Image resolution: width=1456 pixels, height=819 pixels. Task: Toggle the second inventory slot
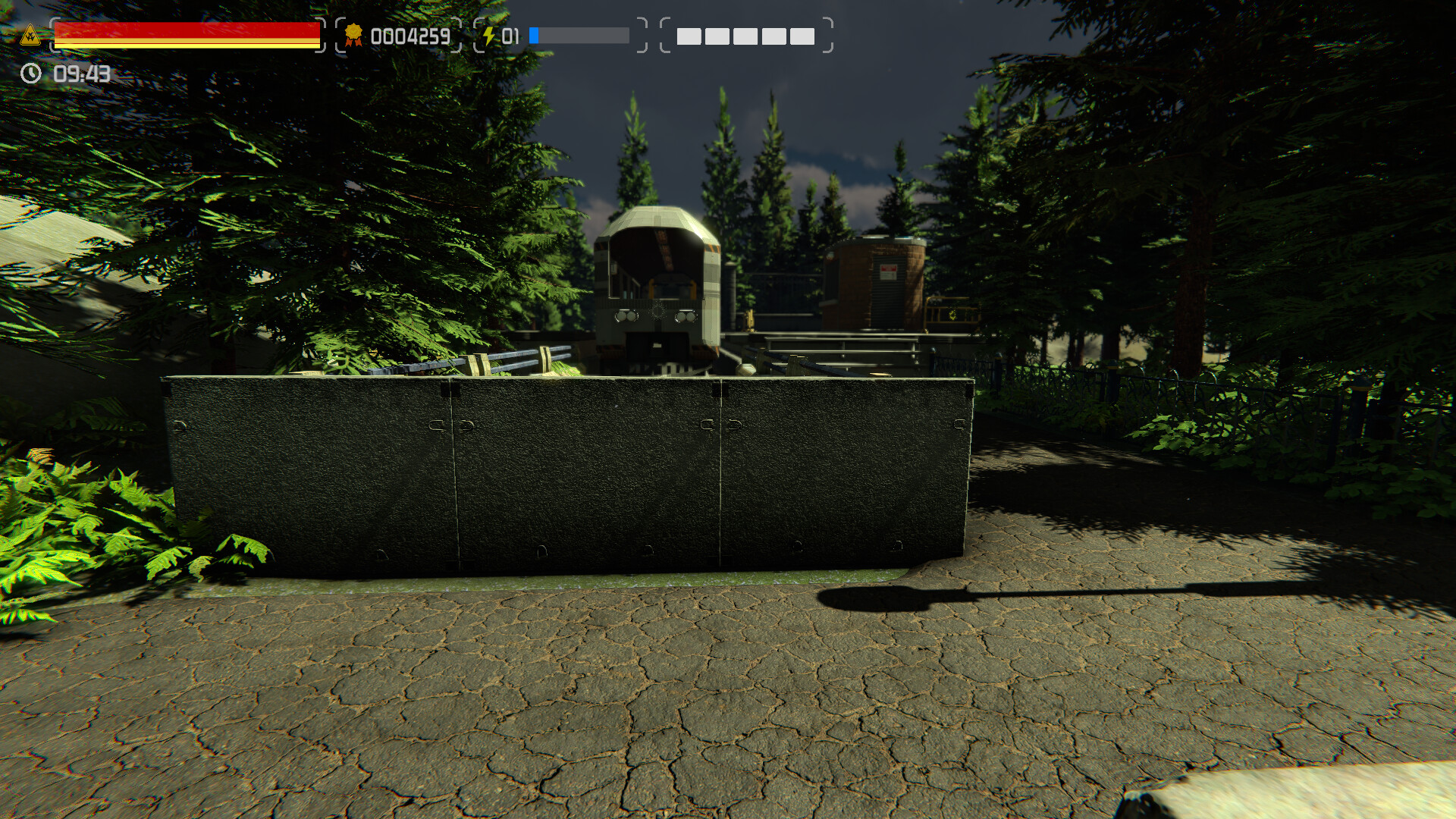[x=716, y=36]
